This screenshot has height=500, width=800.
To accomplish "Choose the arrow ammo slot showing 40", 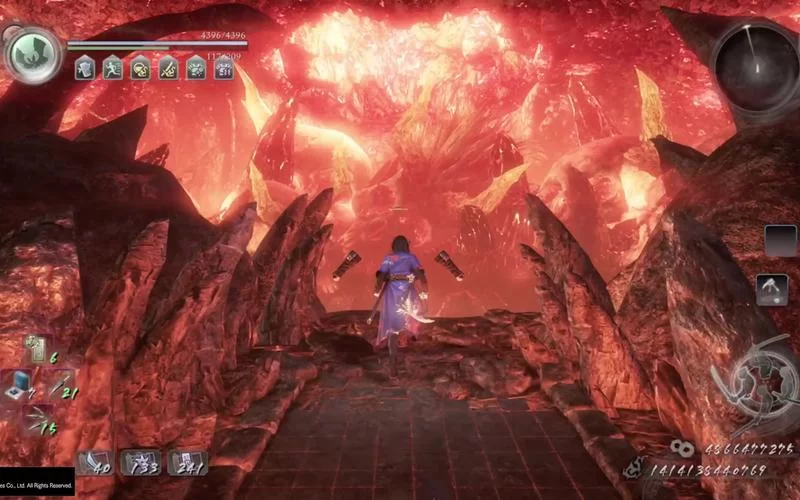I will [96, 462].
